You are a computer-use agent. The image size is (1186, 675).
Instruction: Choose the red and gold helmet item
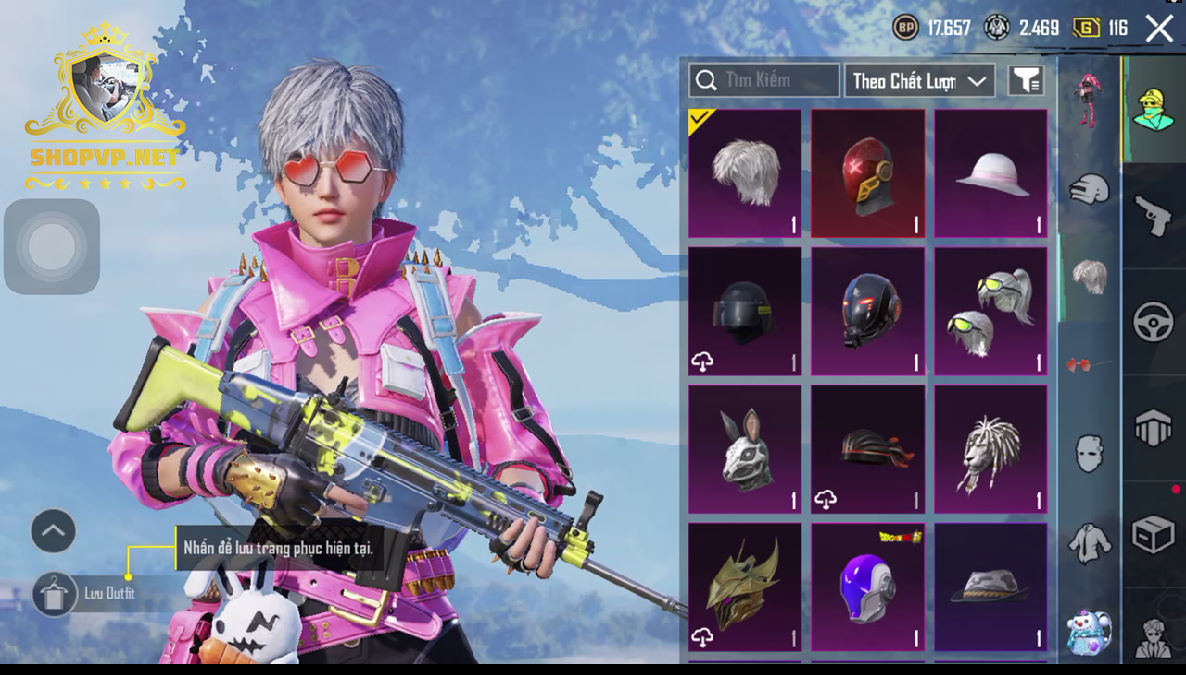point(868,174)
